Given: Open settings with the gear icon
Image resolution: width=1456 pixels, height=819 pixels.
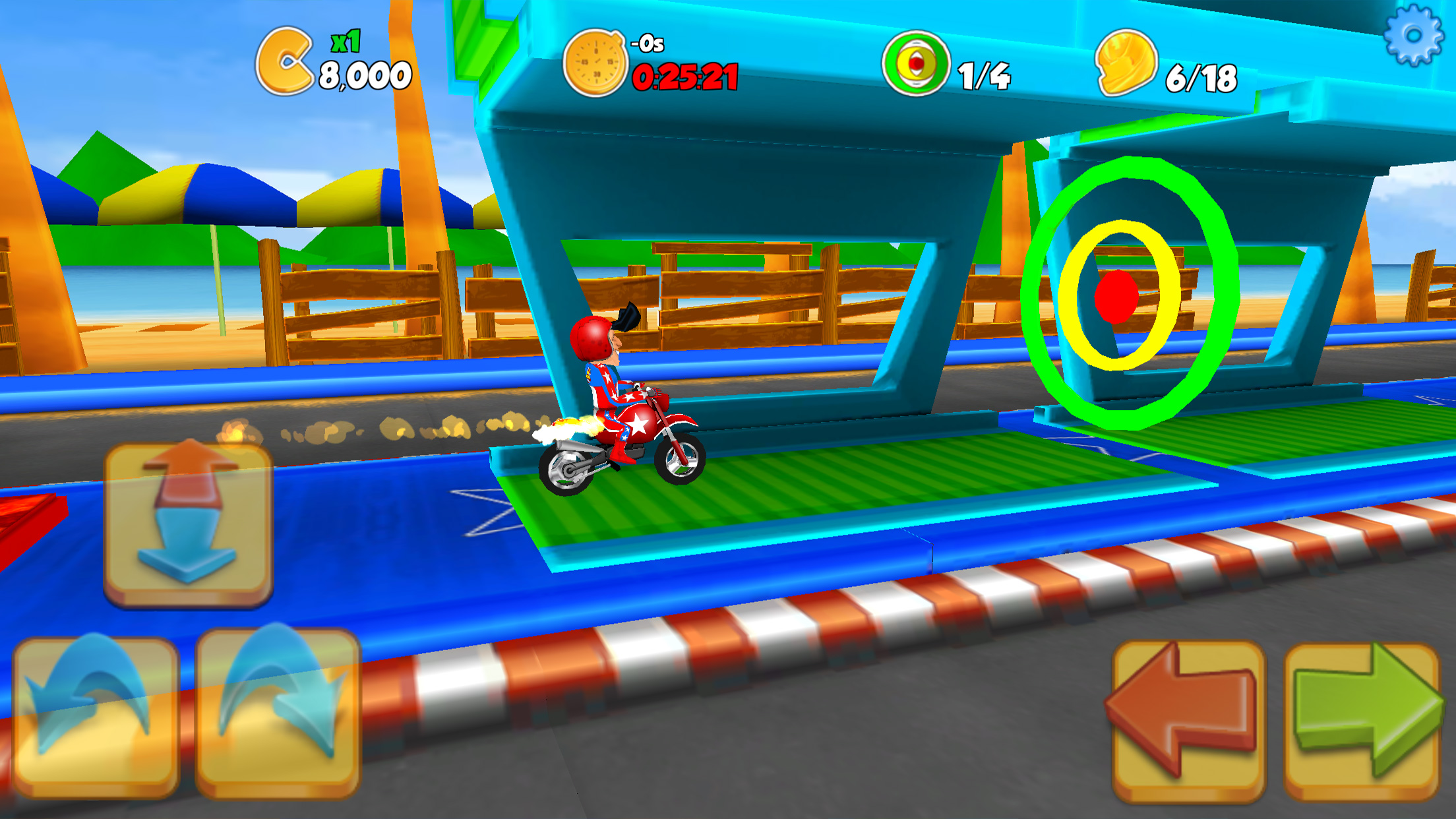Looking at the screenshot, I should pos(1413,36).
